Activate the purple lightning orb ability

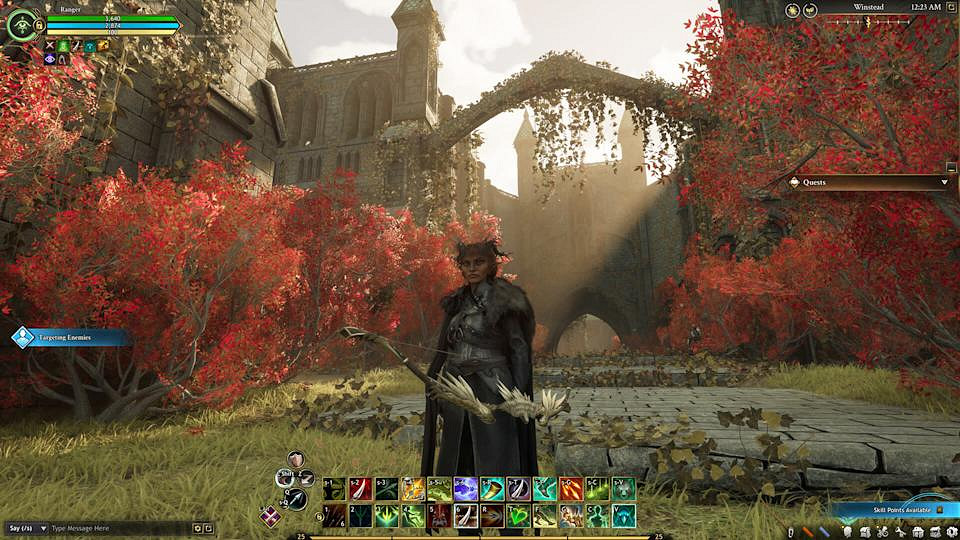[465, 489]
